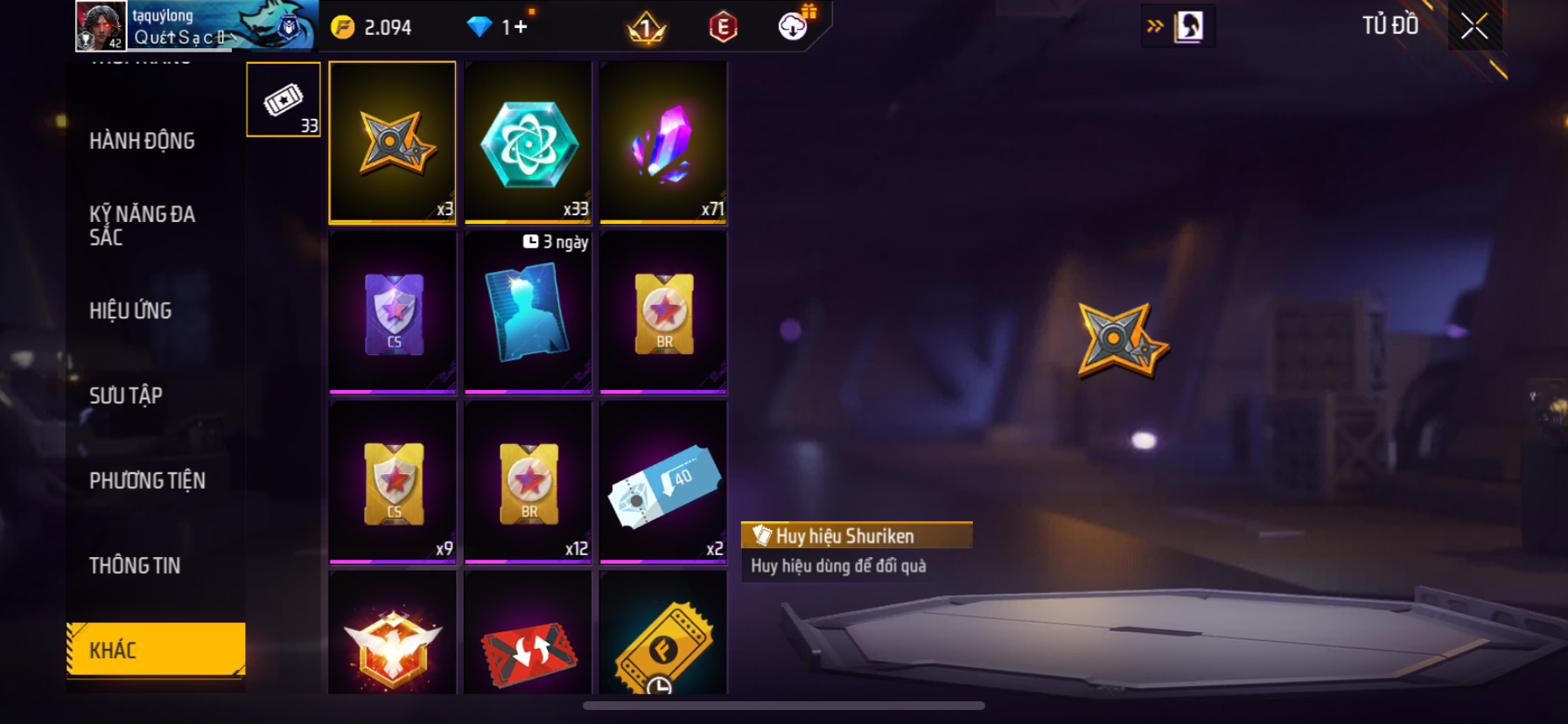Select the Khác category tab
Image resolution: width=1568 pixels, height=724 pixels.
pyautogui.click(x=156, y=650)
